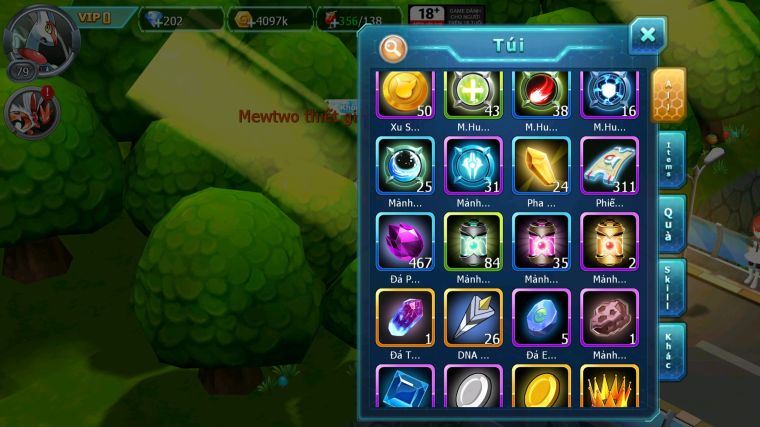Switch to the Quà tab
The image size is (760, 427).
click(669, 224)
